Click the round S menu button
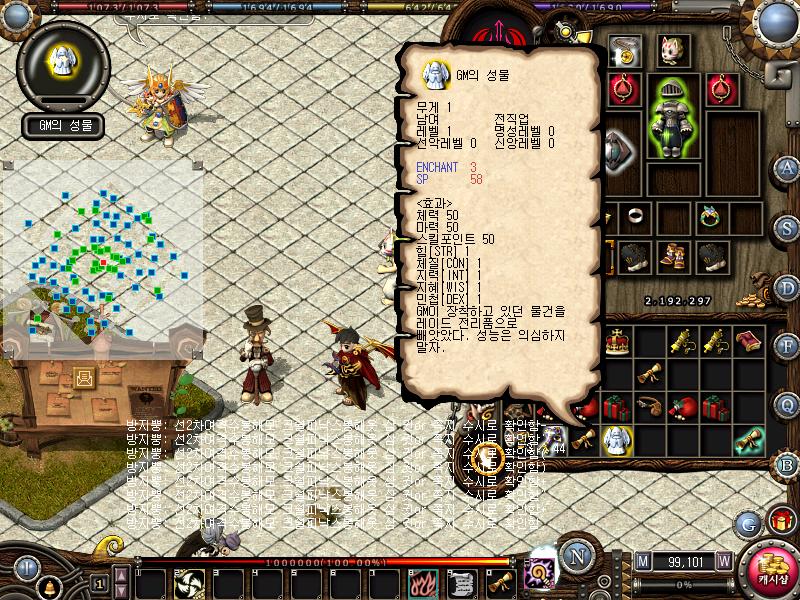Screen dimensions: 800x600 pyautogui.click(x=786, y=226)
